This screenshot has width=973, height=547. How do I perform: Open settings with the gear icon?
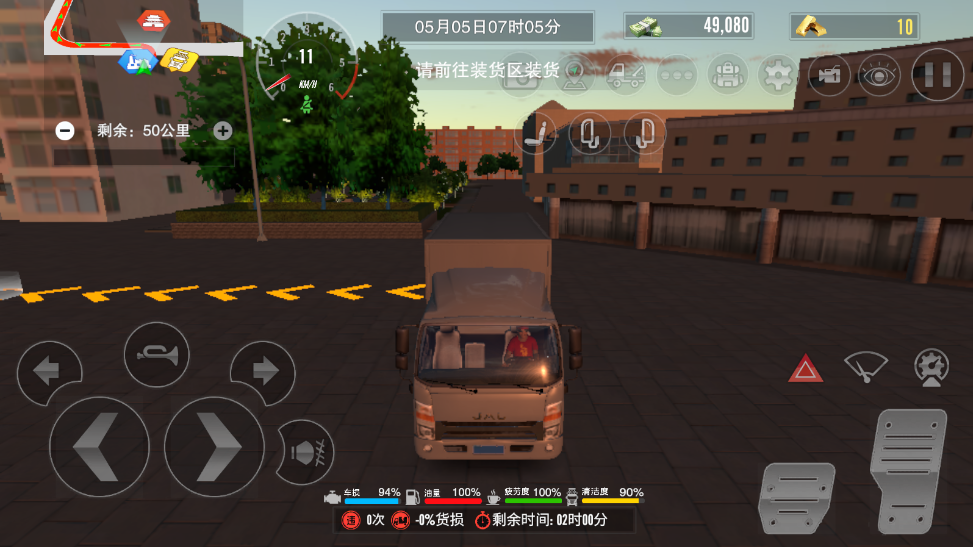778,75
